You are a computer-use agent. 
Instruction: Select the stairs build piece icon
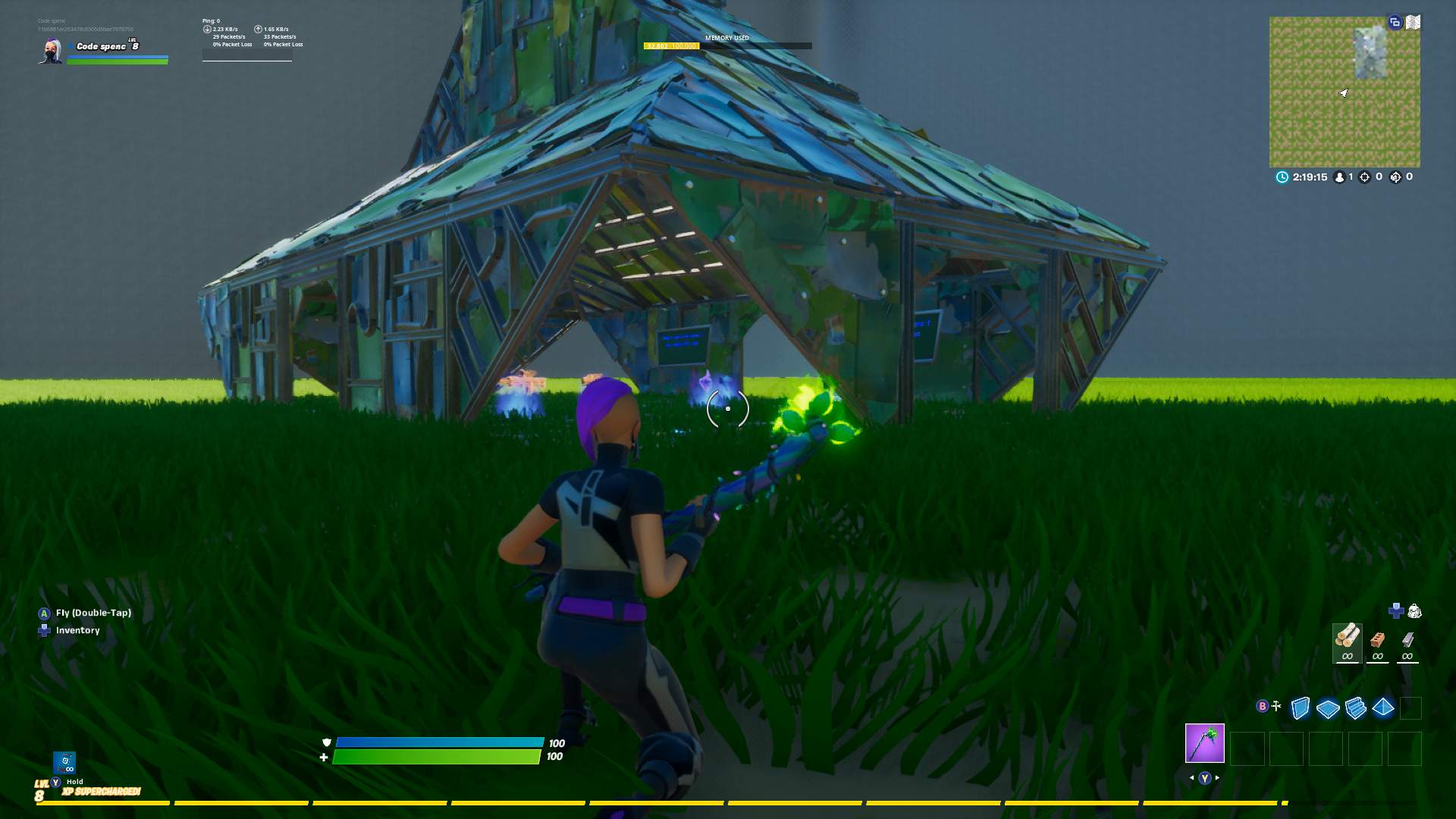point(1355,707)
